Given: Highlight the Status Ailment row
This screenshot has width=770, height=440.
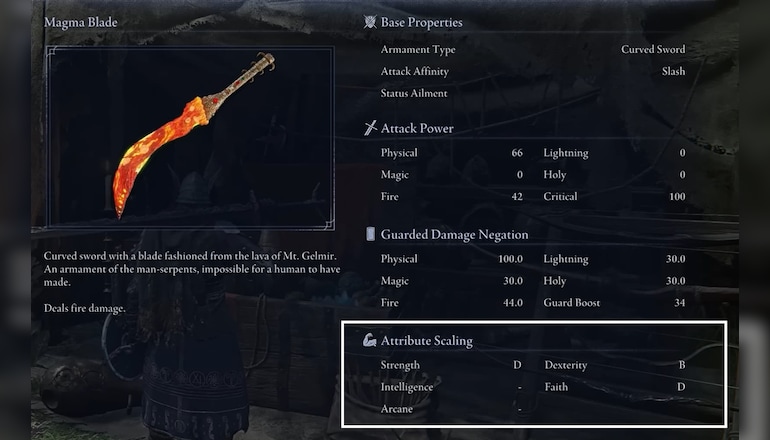Looking at the screenshot, I should coord(532,93).
